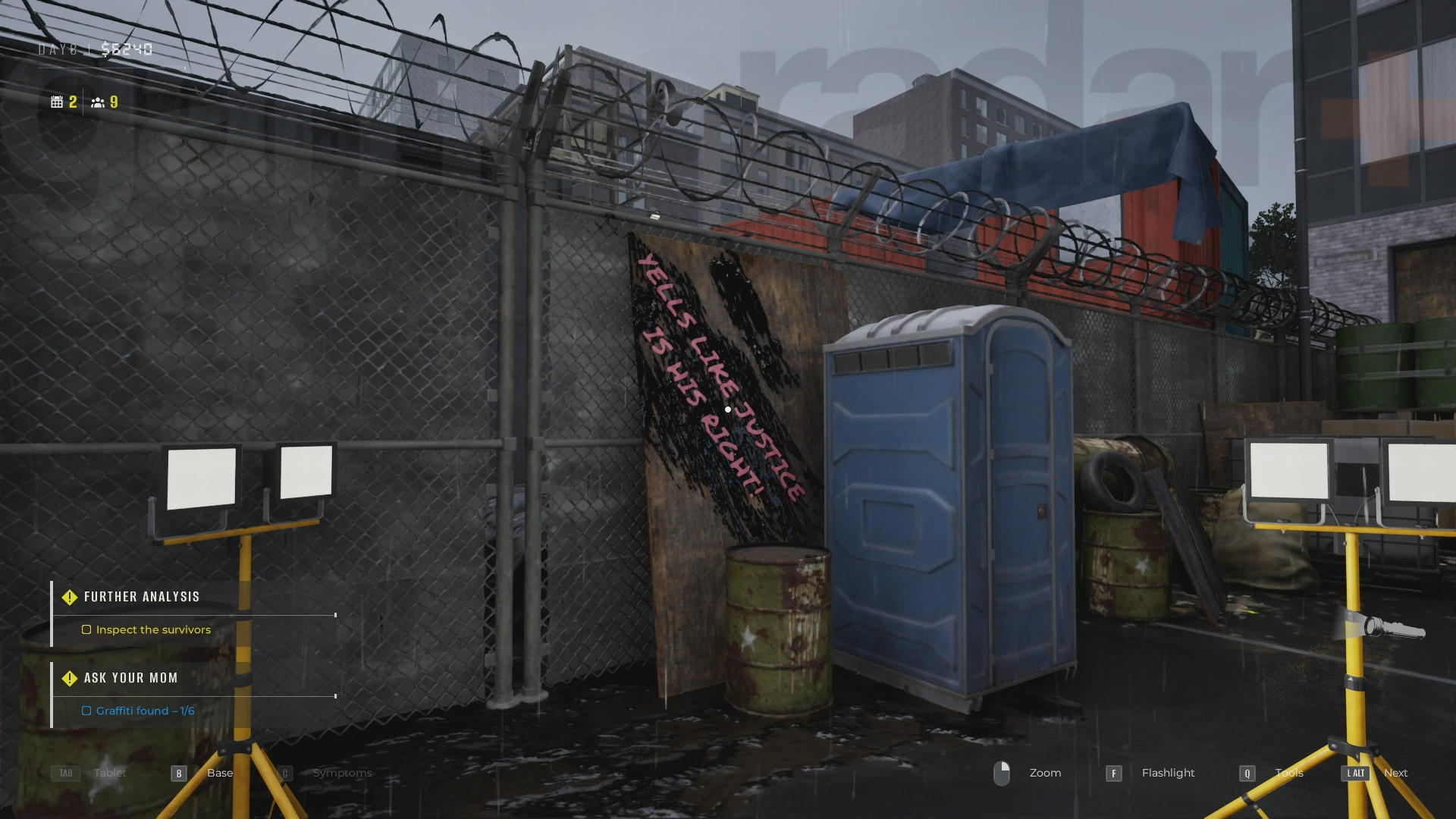
Task: Click the warning diamond beside Ask Your Mom
Action: (x=69, y=679)
